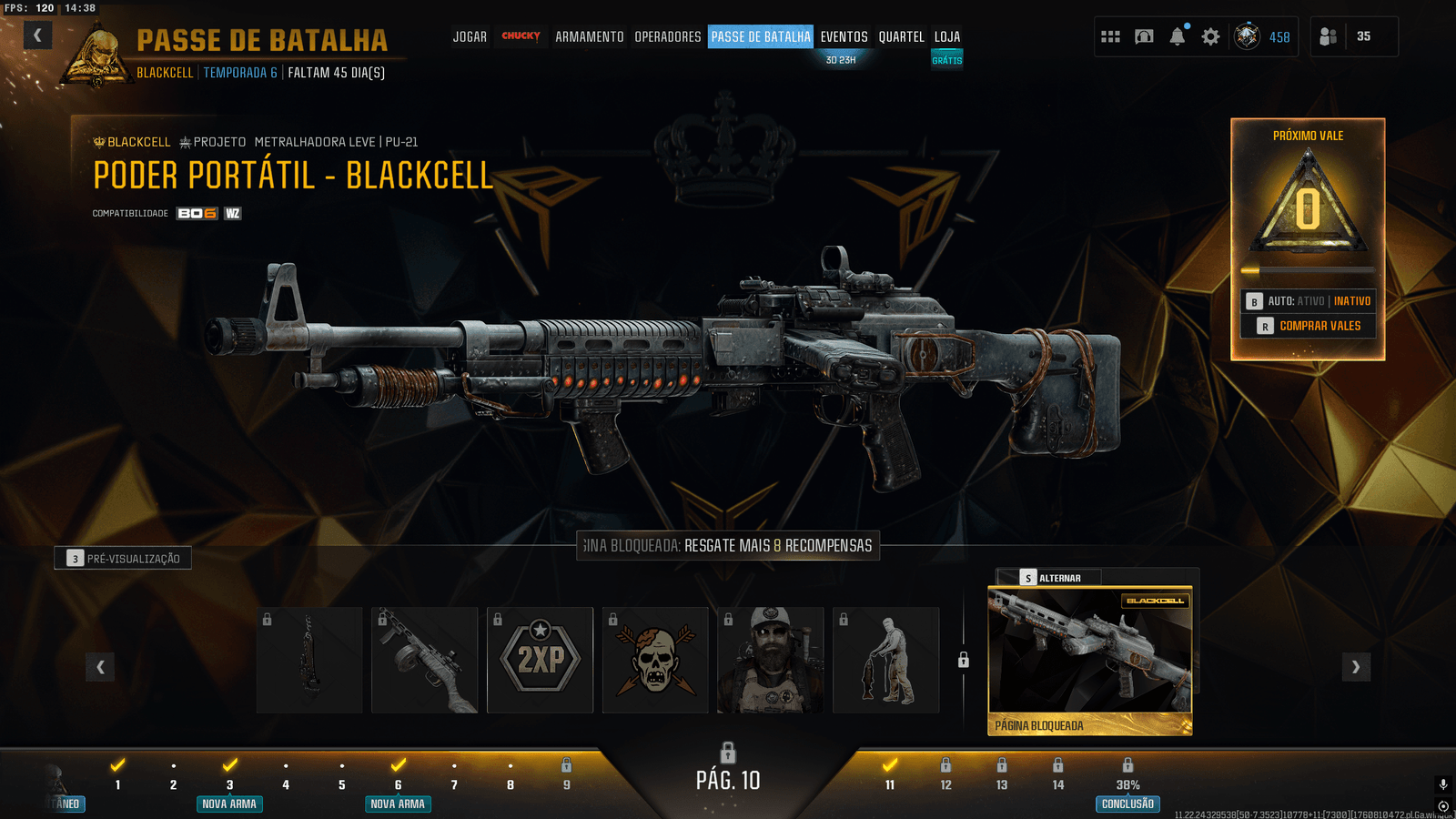This screenshot has height=819, width=1456.
Task: Open the Jogar tab
Action: (x=470, y=37)
